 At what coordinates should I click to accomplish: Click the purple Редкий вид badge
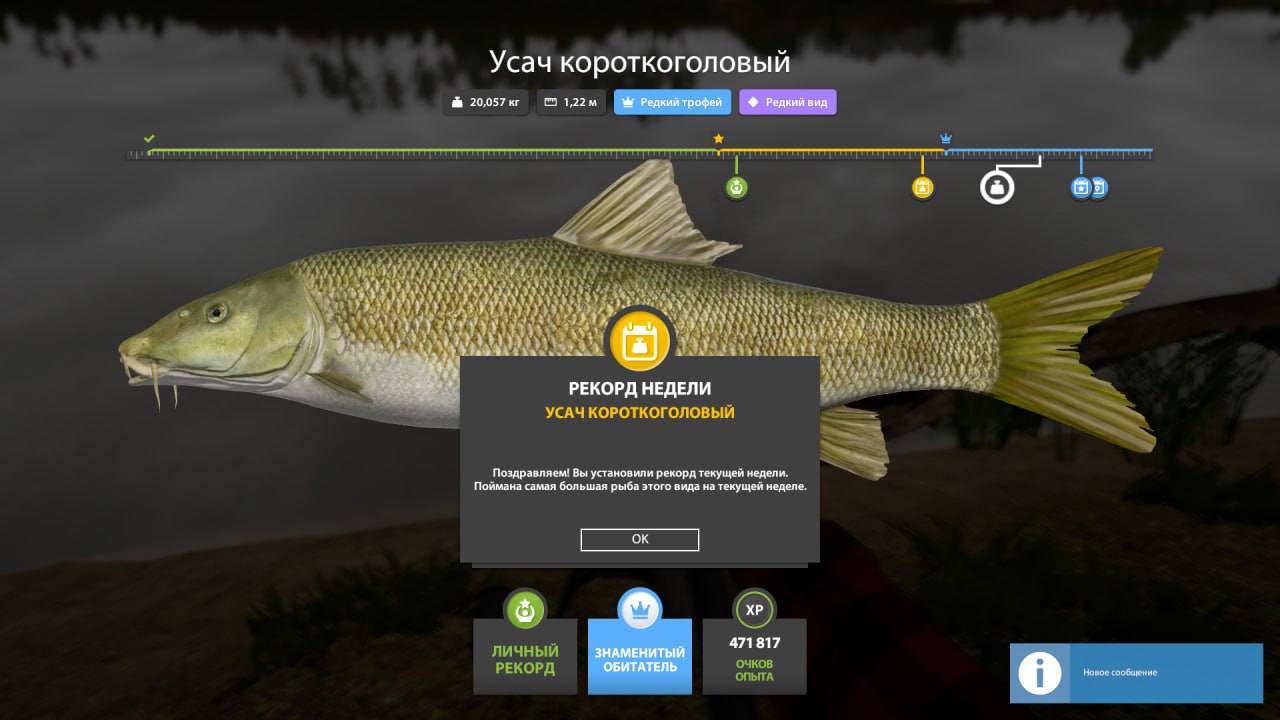(x=787, y=101)
